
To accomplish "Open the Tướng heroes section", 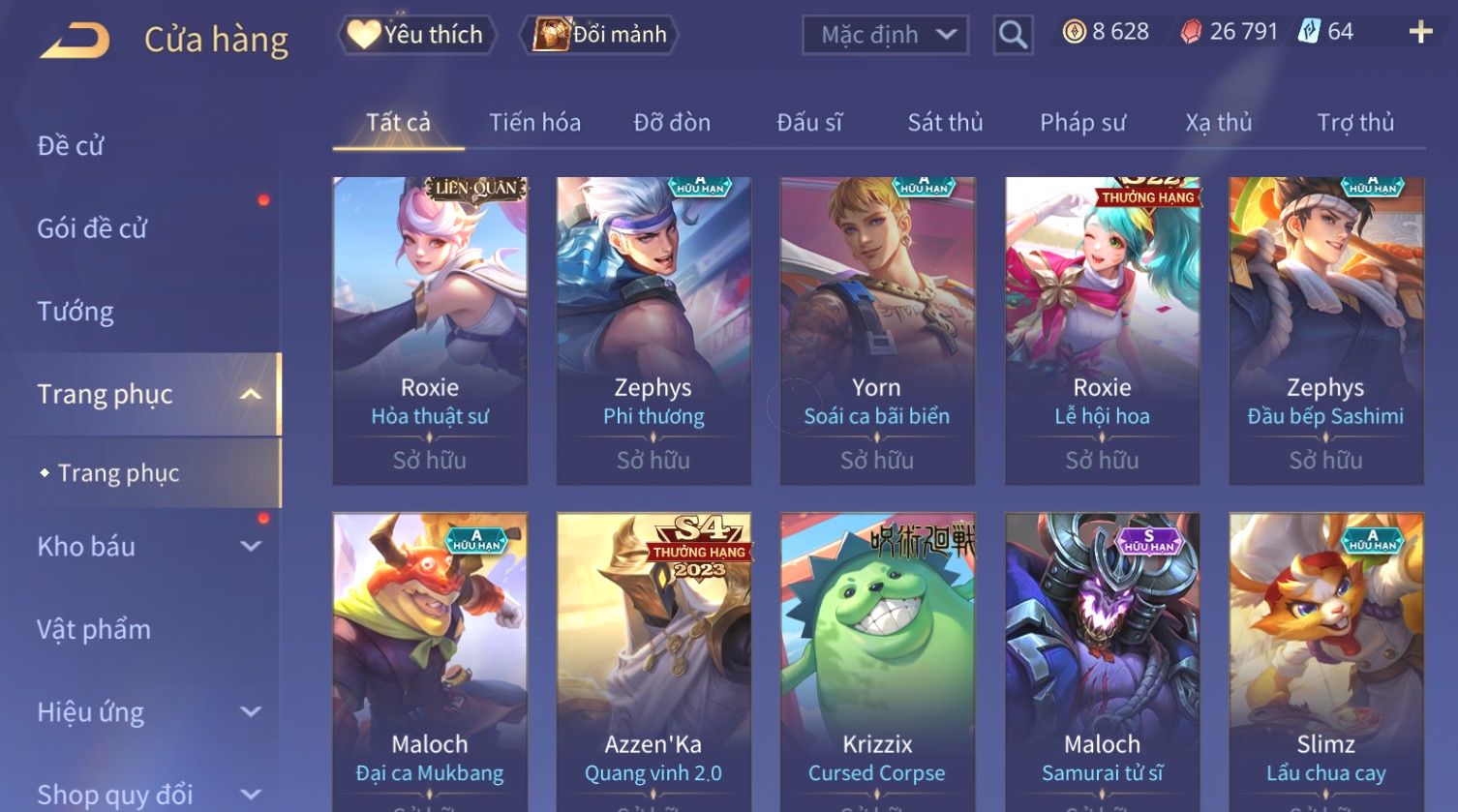I will [x=76, y=312].
